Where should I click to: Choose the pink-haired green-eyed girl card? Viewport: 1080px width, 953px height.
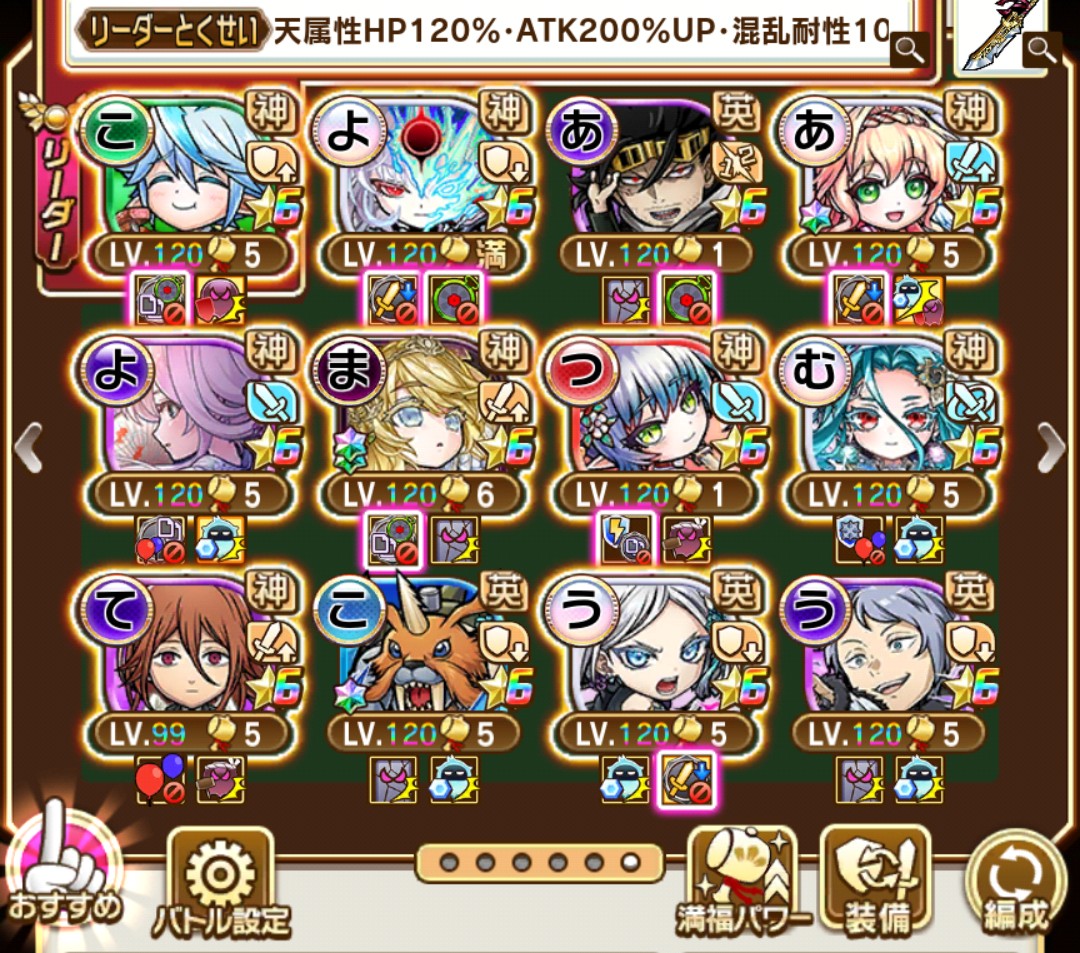[x=886, y=170]
